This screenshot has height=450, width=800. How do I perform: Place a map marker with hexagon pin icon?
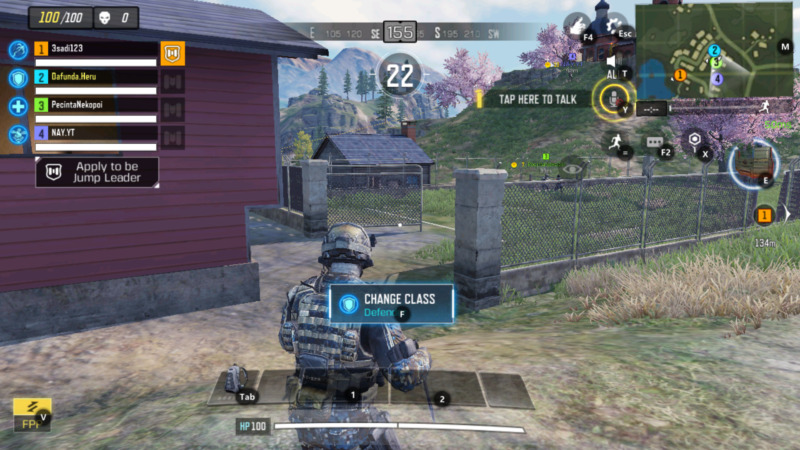pyautogui.click(x=694, y=140)
